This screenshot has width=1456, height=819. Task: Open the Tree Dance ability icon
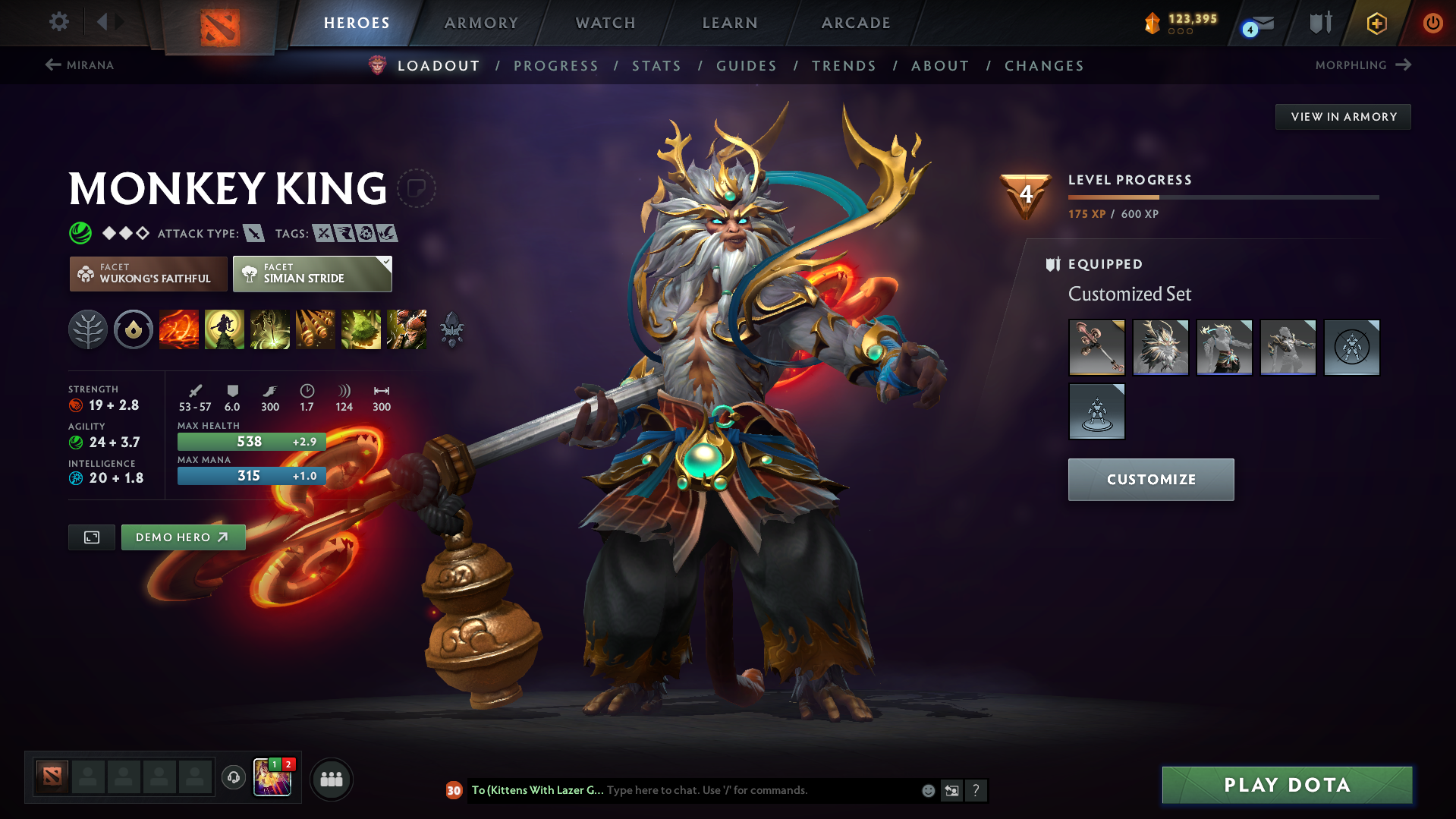point(225,329)
